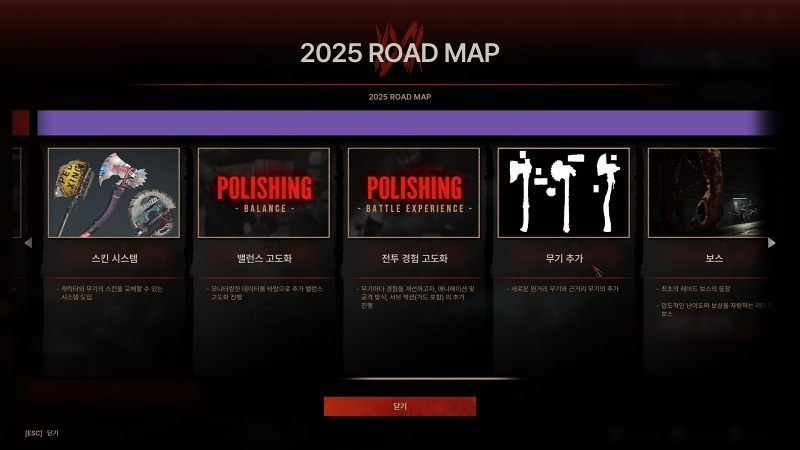The width and height of the screenshot is (800, 450).
Task: Show next road map cards with right arrow
Action: point(771,243)
